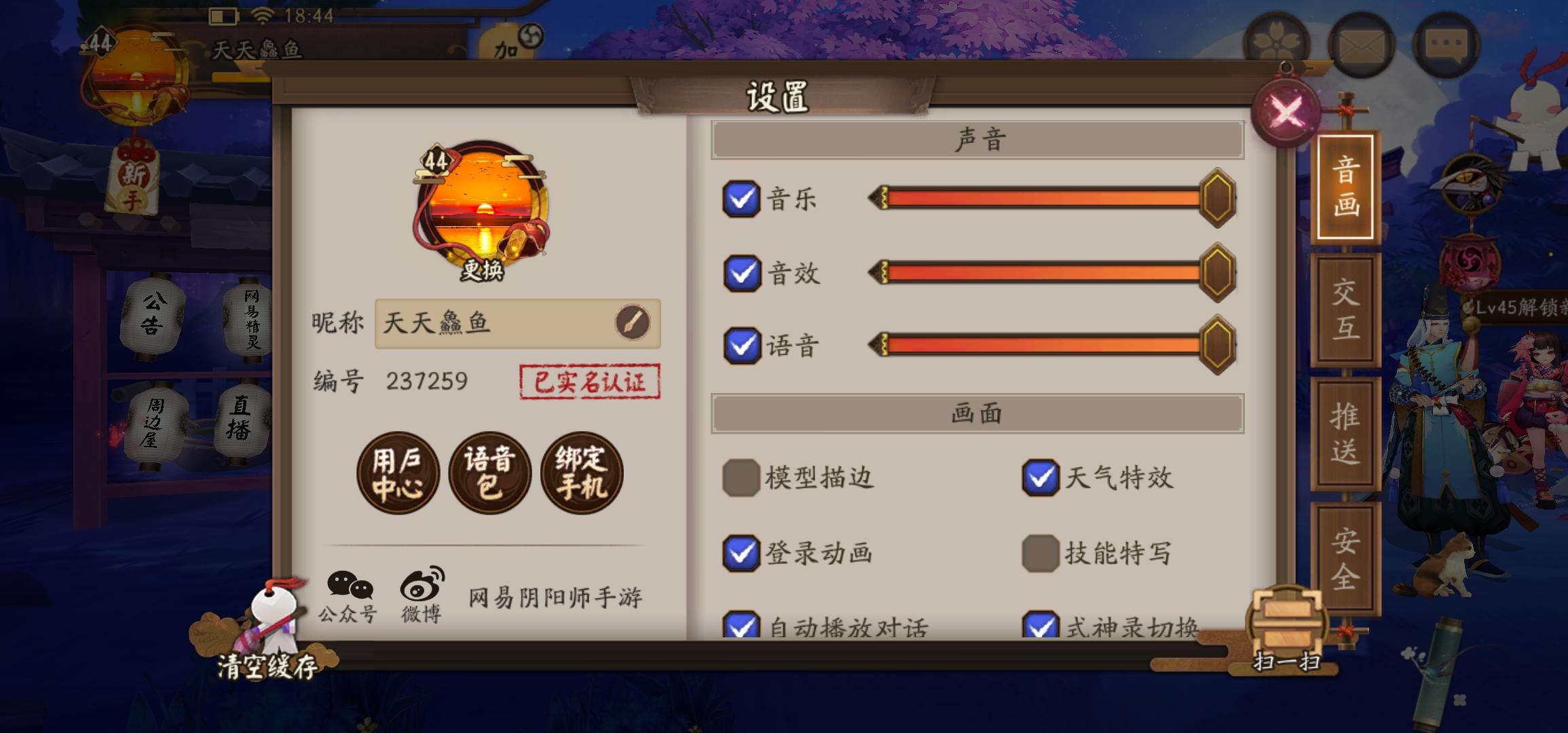1568x733 pixels.
Task: Open the 语音包 voice pack
Action: [490, 473]
